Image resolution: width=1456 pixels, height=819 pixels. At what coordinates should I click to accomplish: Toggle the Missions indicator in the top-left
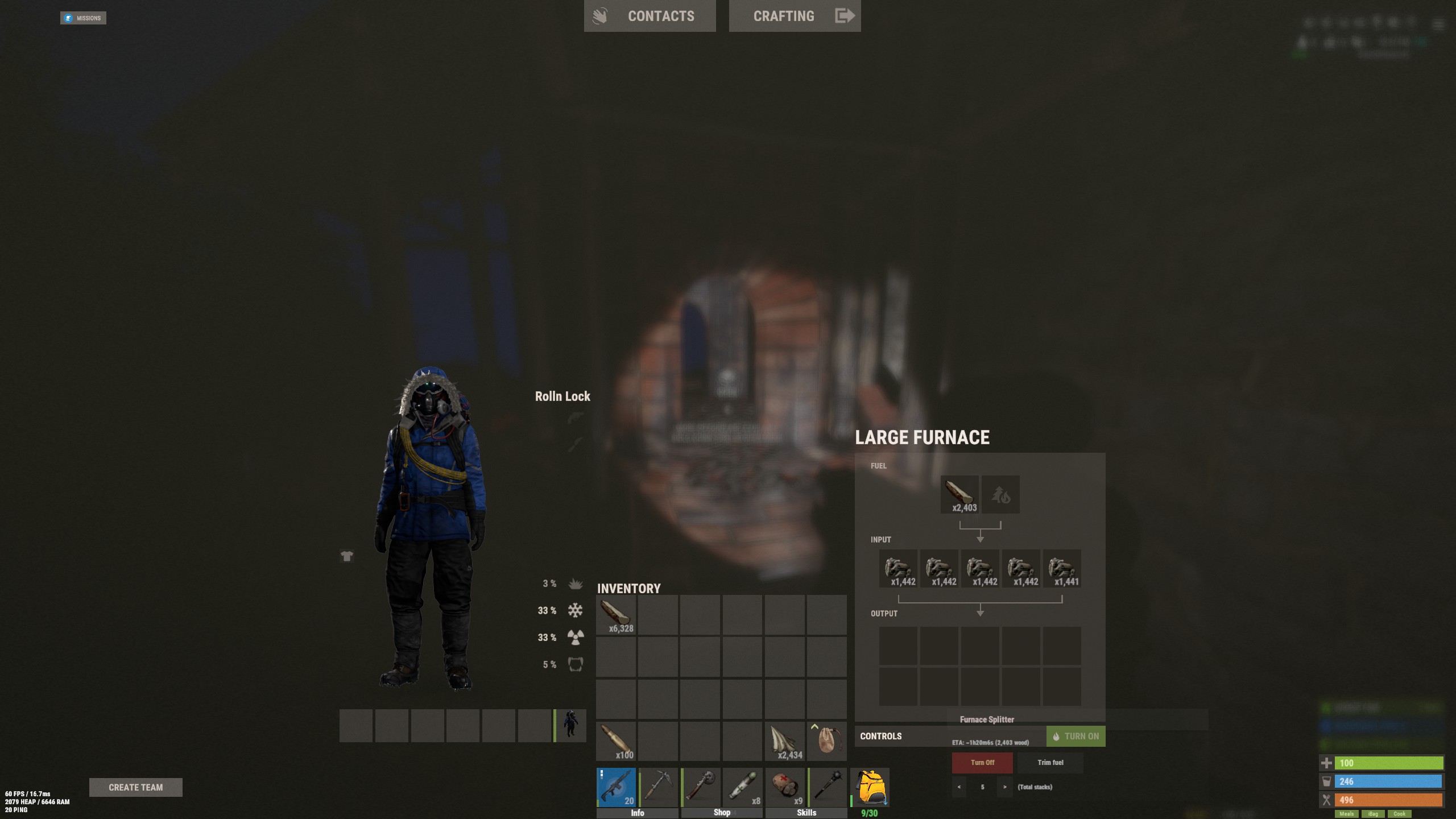click(x=83, y=18)
